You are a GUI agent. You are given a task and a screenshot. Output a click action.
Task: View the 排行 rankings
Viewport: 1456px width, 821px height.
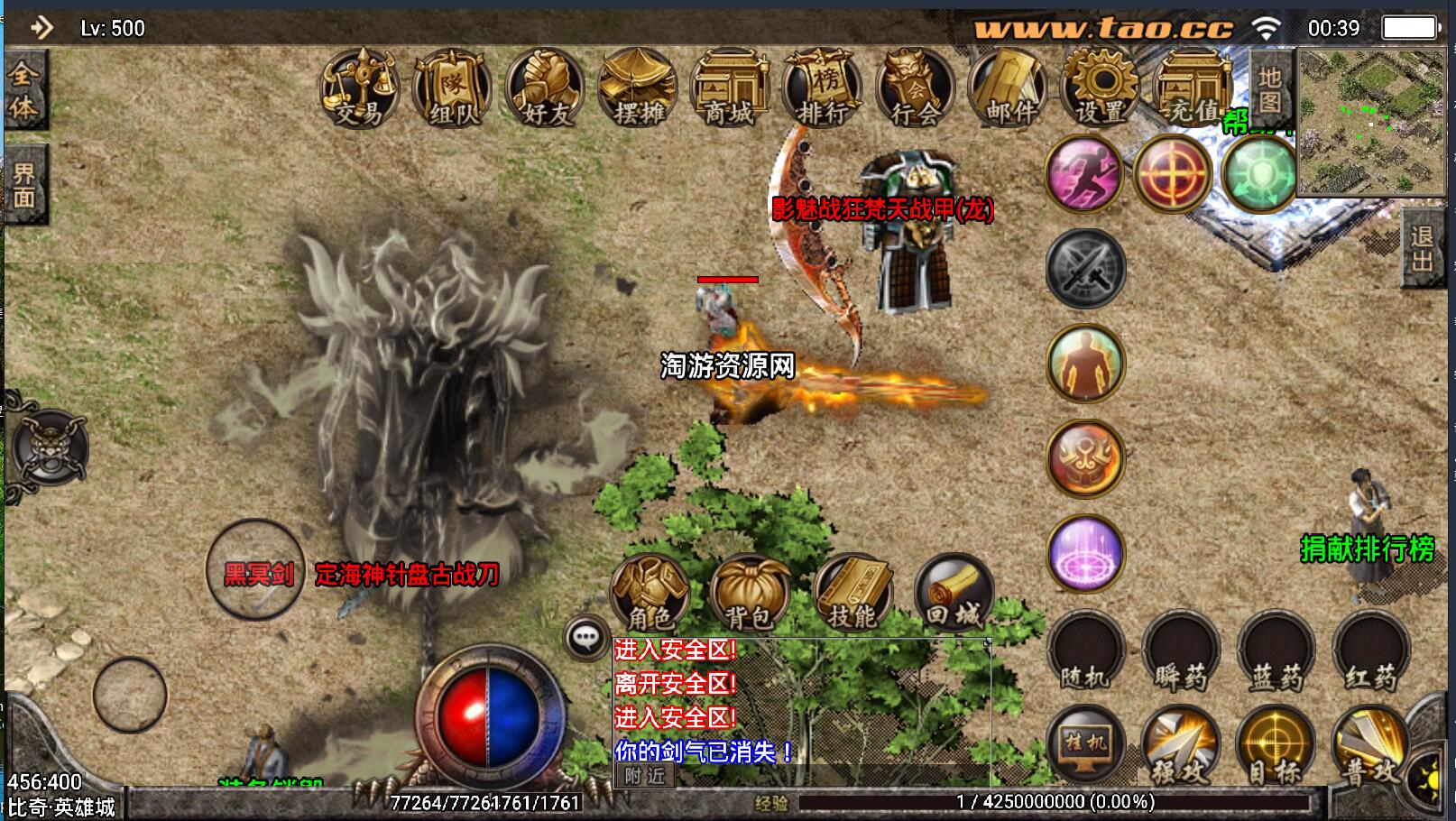tap(823, 89)
